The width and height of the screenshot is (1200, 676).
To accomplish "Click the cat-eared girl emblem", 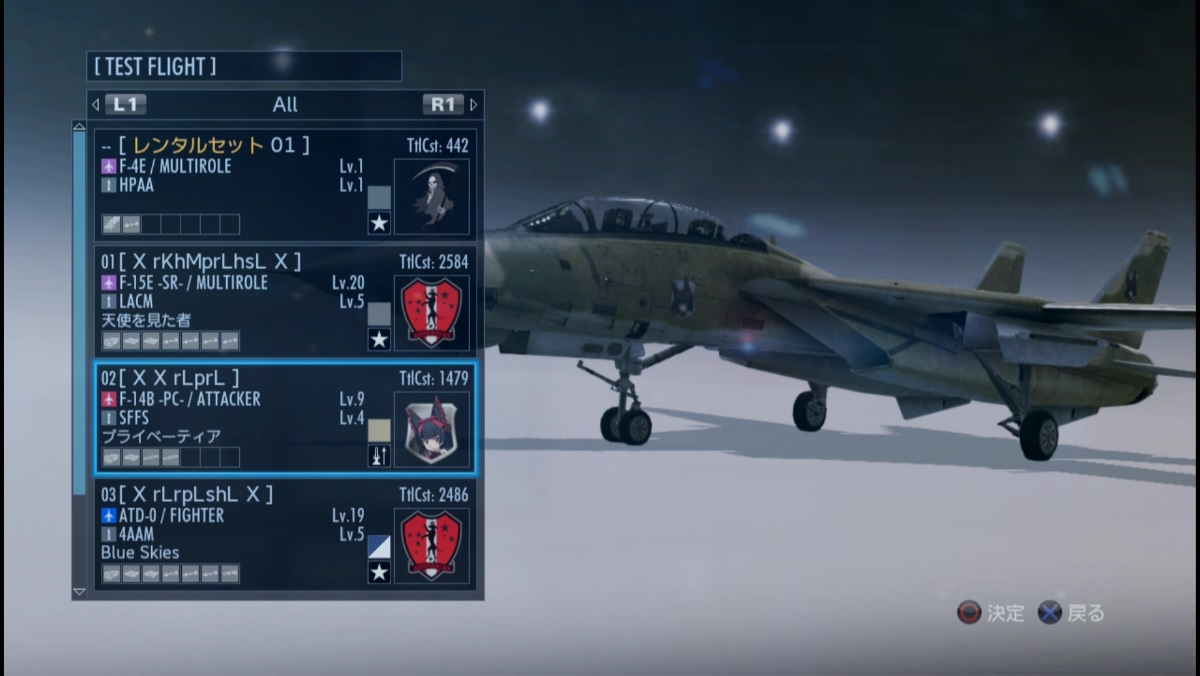I will [x=431, y=430].
